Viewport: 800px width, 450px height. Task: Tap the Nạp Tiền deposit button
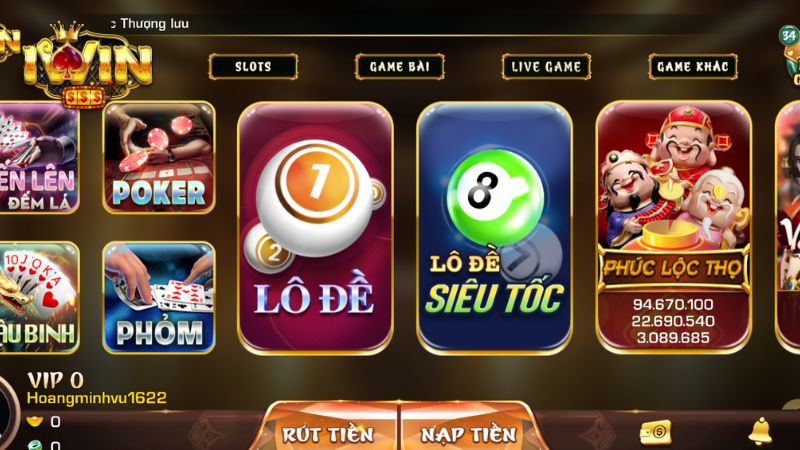(468, 433)
